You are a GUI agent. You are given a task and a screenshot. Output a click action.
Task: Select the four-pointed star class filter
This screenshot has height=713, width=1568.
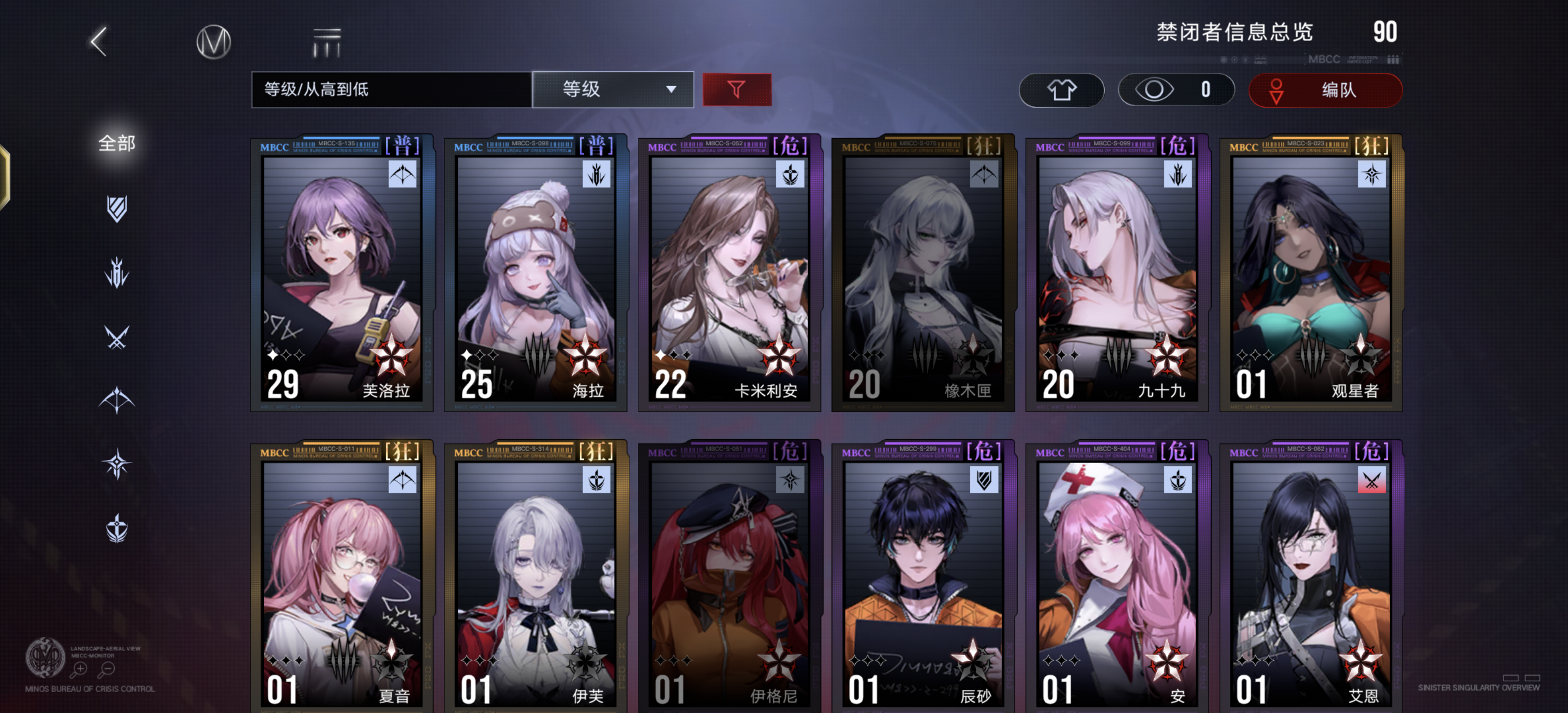[x=117, y=461]
